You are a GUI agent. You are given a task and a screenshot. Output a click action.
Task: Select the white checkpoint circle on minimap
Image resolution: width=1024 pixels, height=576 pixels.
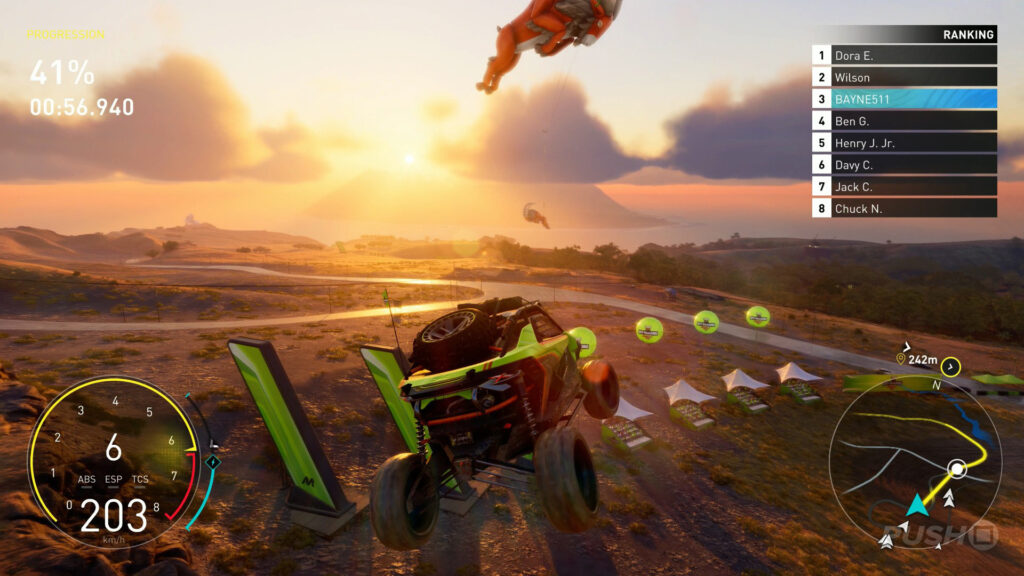pos(957,468)
